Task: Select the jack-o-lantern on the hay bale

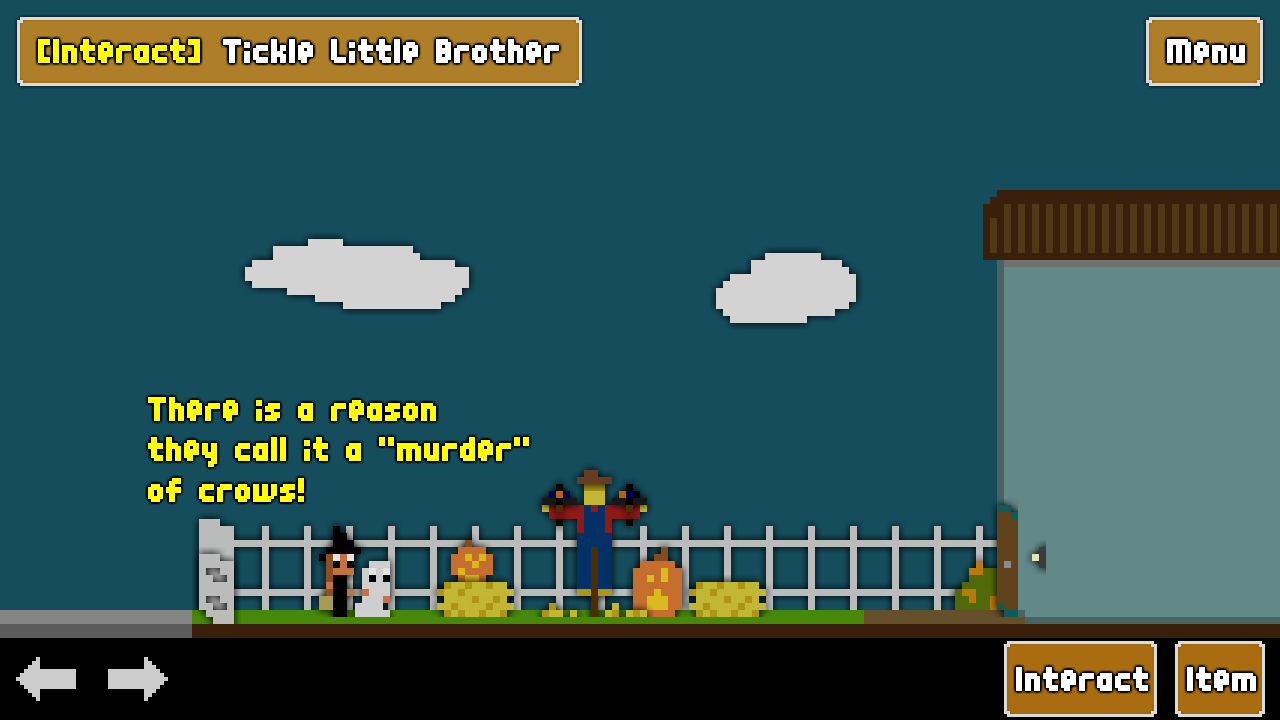Action: (x=470, y=560)
